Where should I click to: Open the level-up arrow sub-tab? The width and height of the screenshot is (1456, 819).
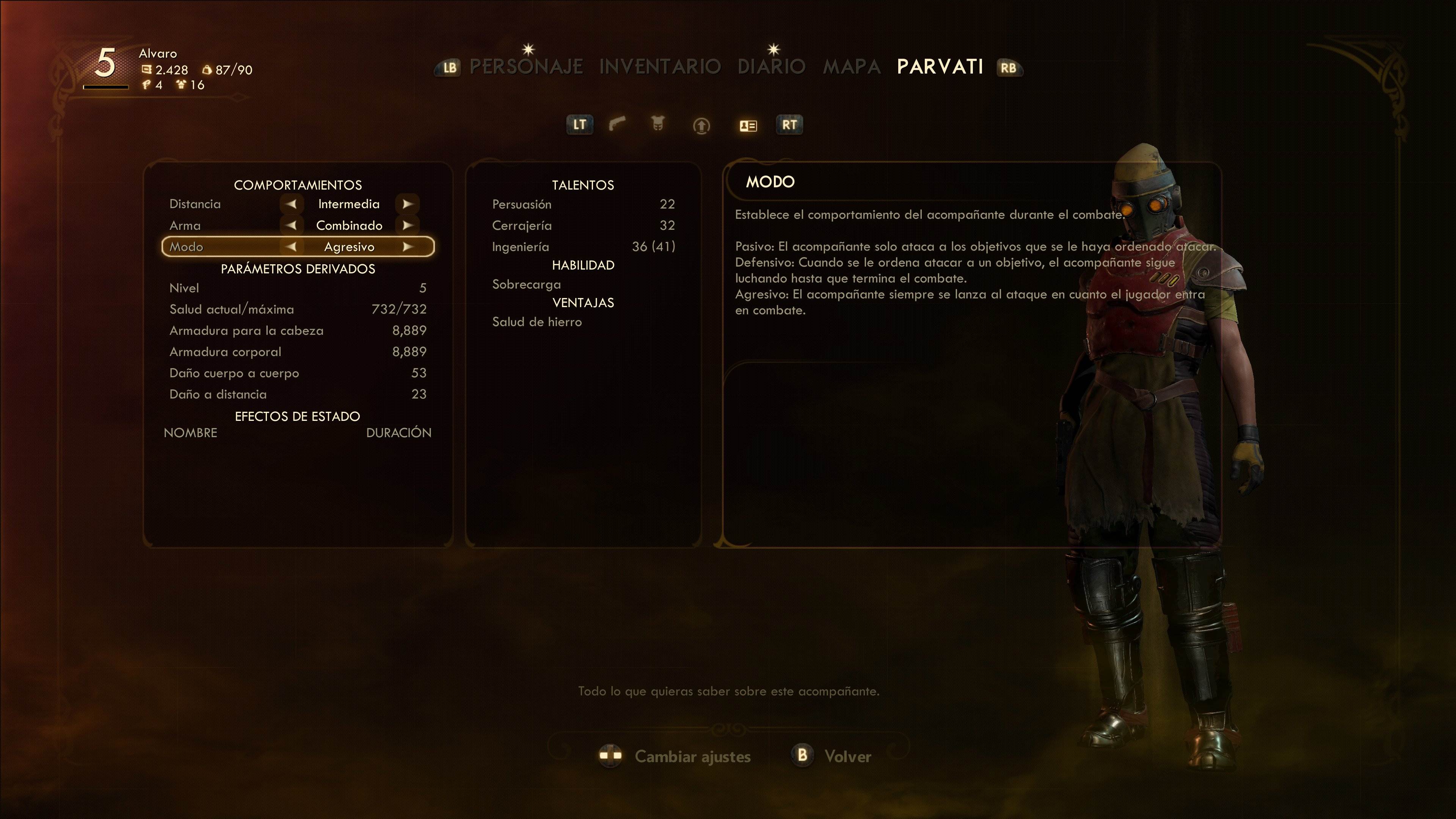click(701, 125)
